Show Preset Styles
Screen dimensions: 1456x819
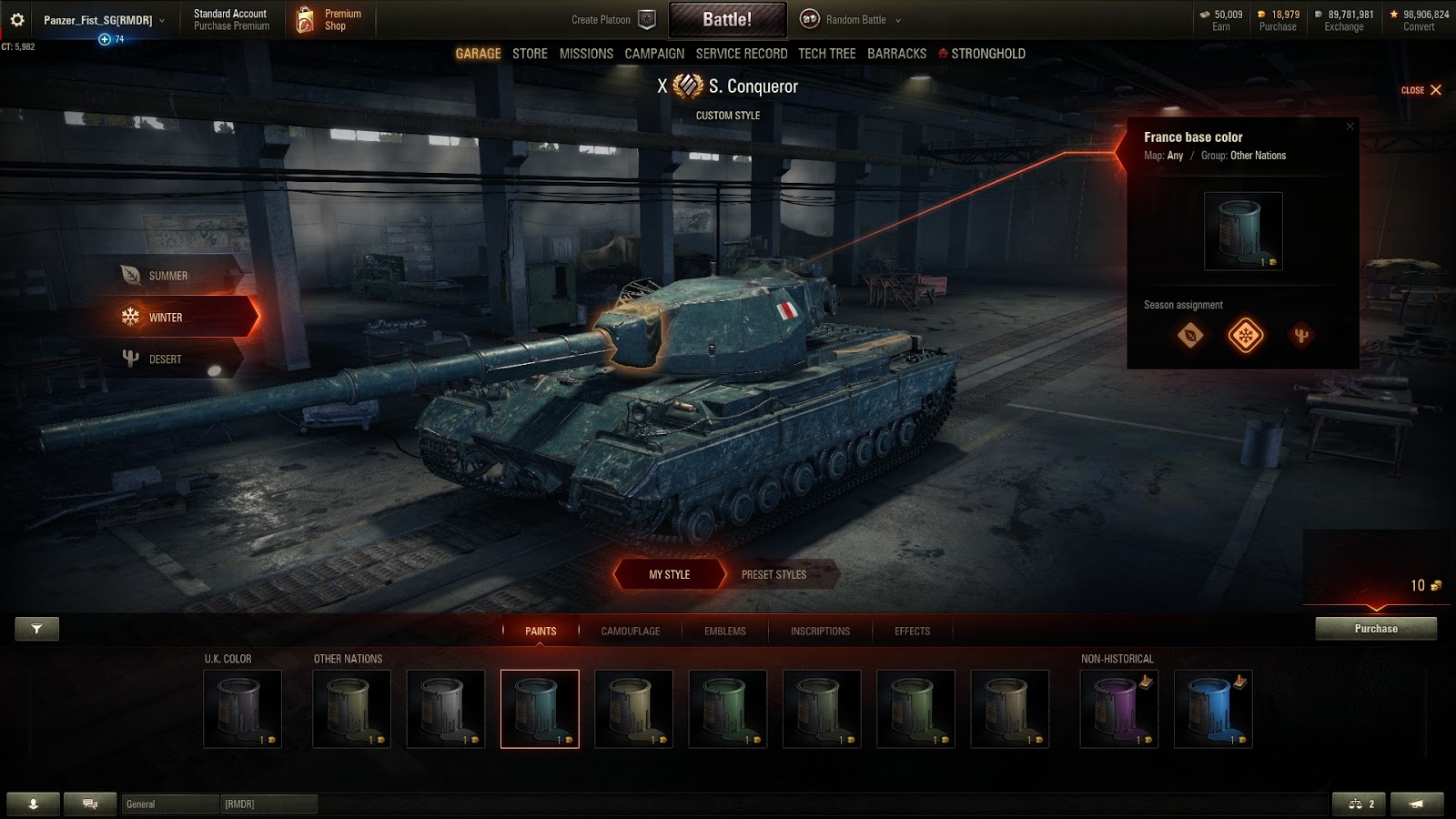773,574
